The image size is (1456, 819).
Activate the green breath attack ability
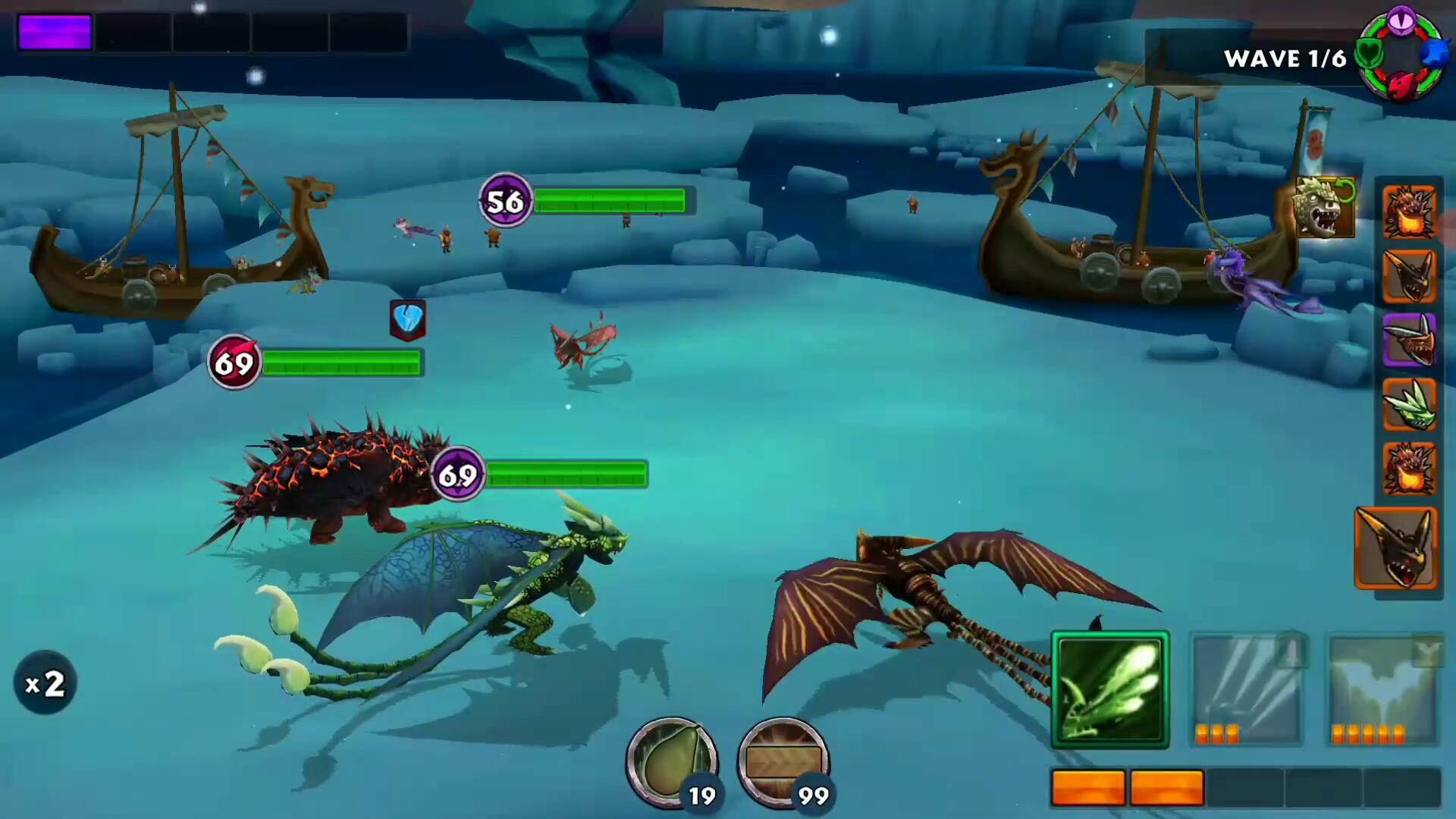1109,689
